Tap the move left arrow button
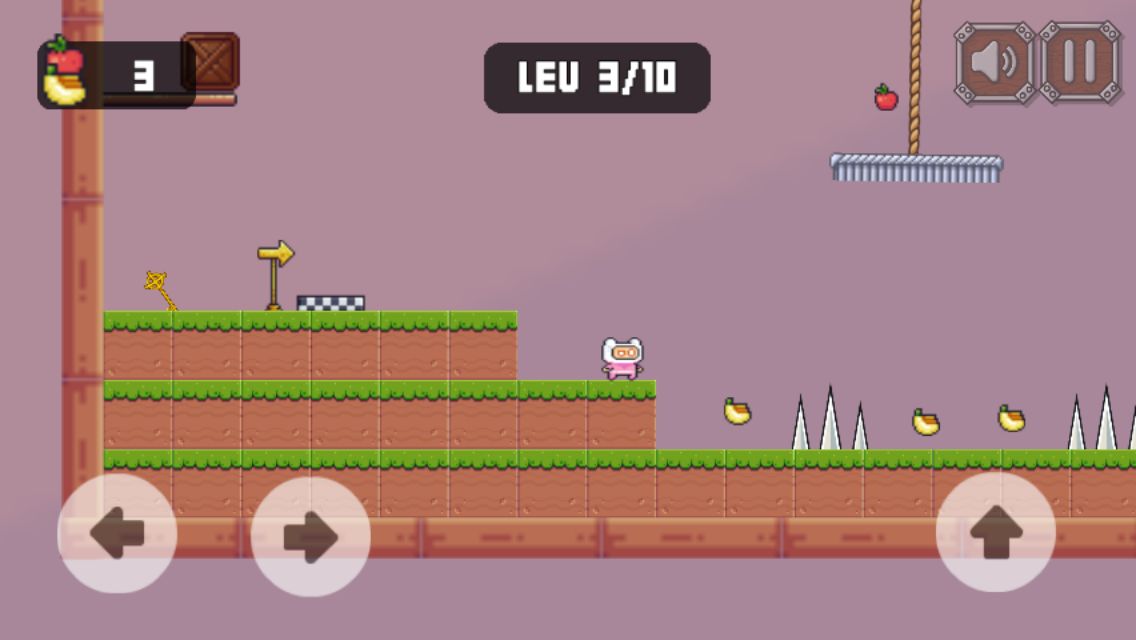The image size is (1136, 640). coord(117,534)
